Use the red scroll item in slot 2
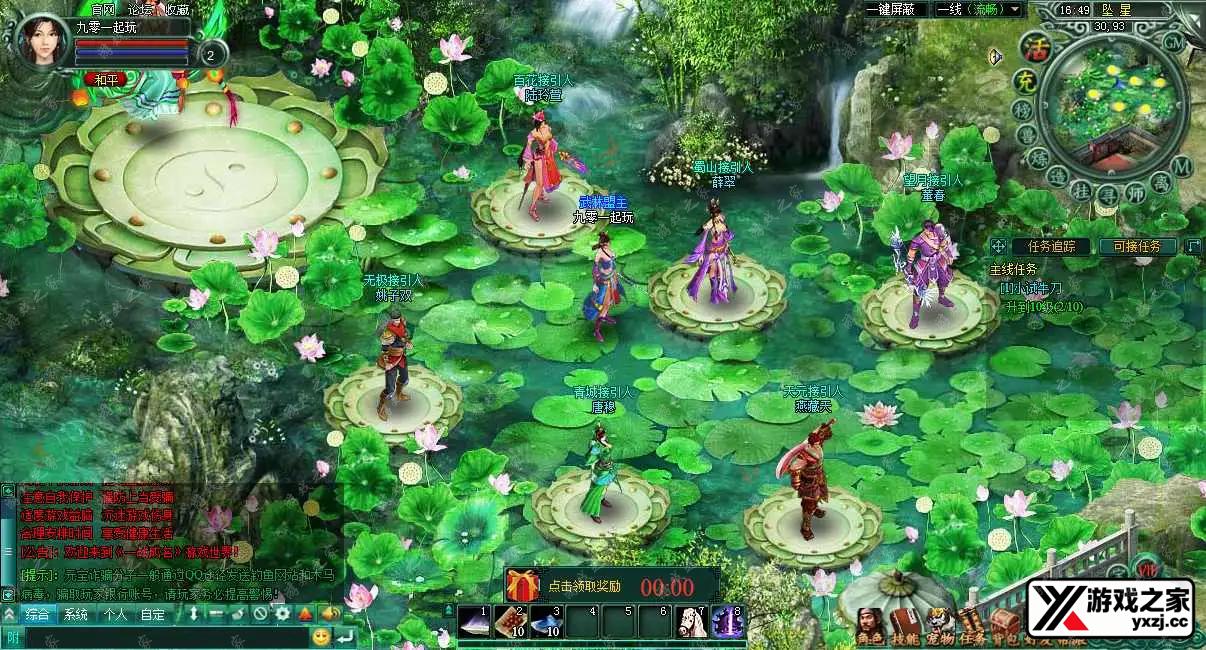 (x=515, y=622)
